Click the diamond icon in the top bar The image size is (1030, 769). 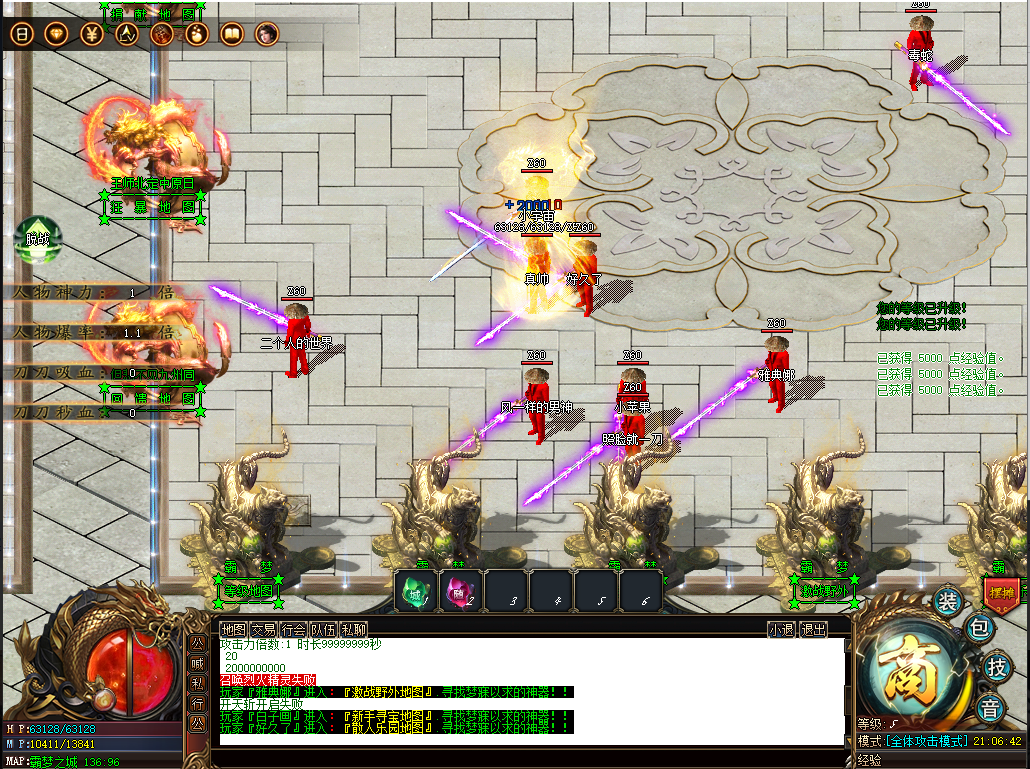[x=56, y=34]
